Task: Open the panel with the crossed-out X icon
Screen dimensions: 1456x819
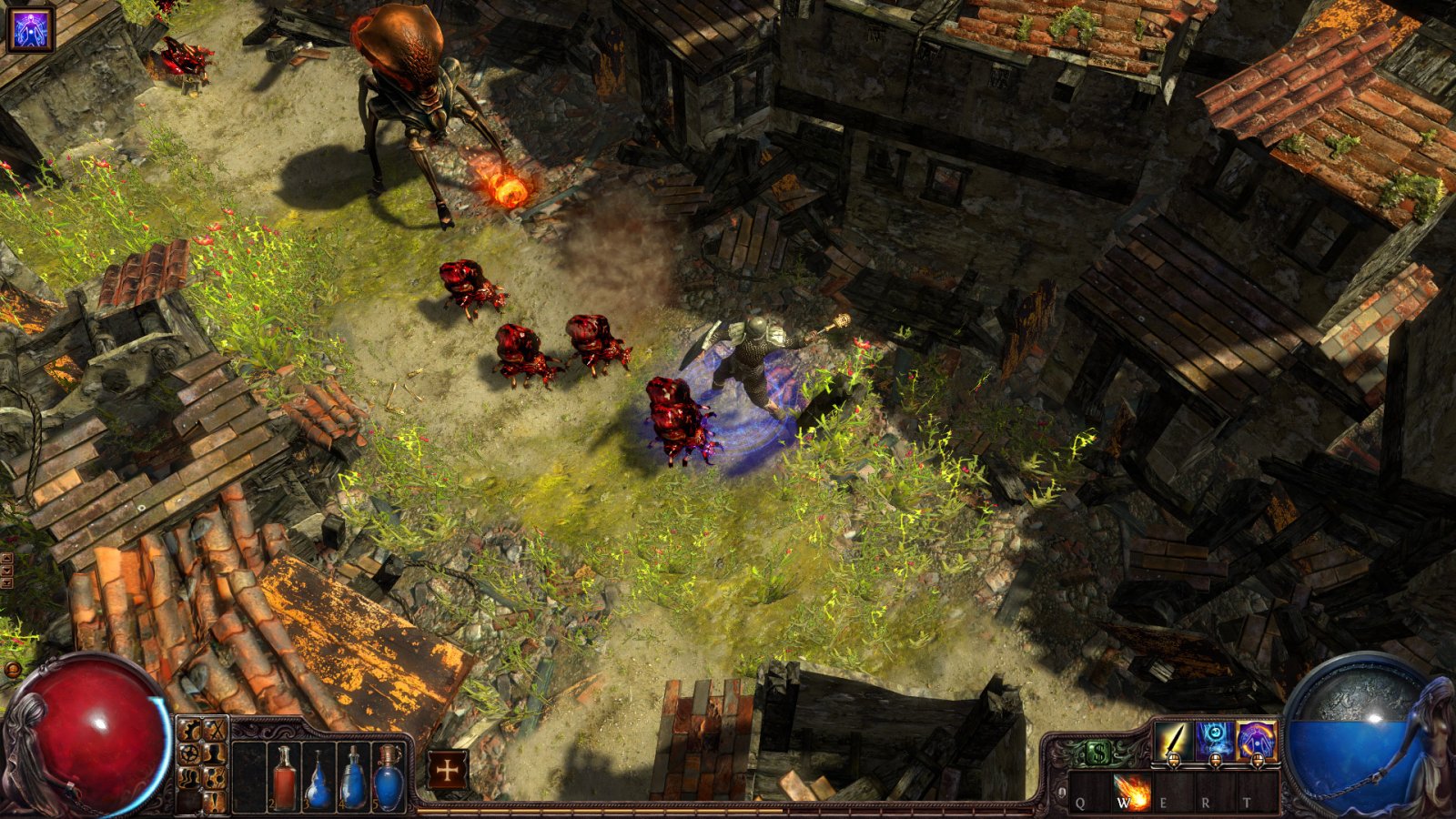Action: pos(214,728)
